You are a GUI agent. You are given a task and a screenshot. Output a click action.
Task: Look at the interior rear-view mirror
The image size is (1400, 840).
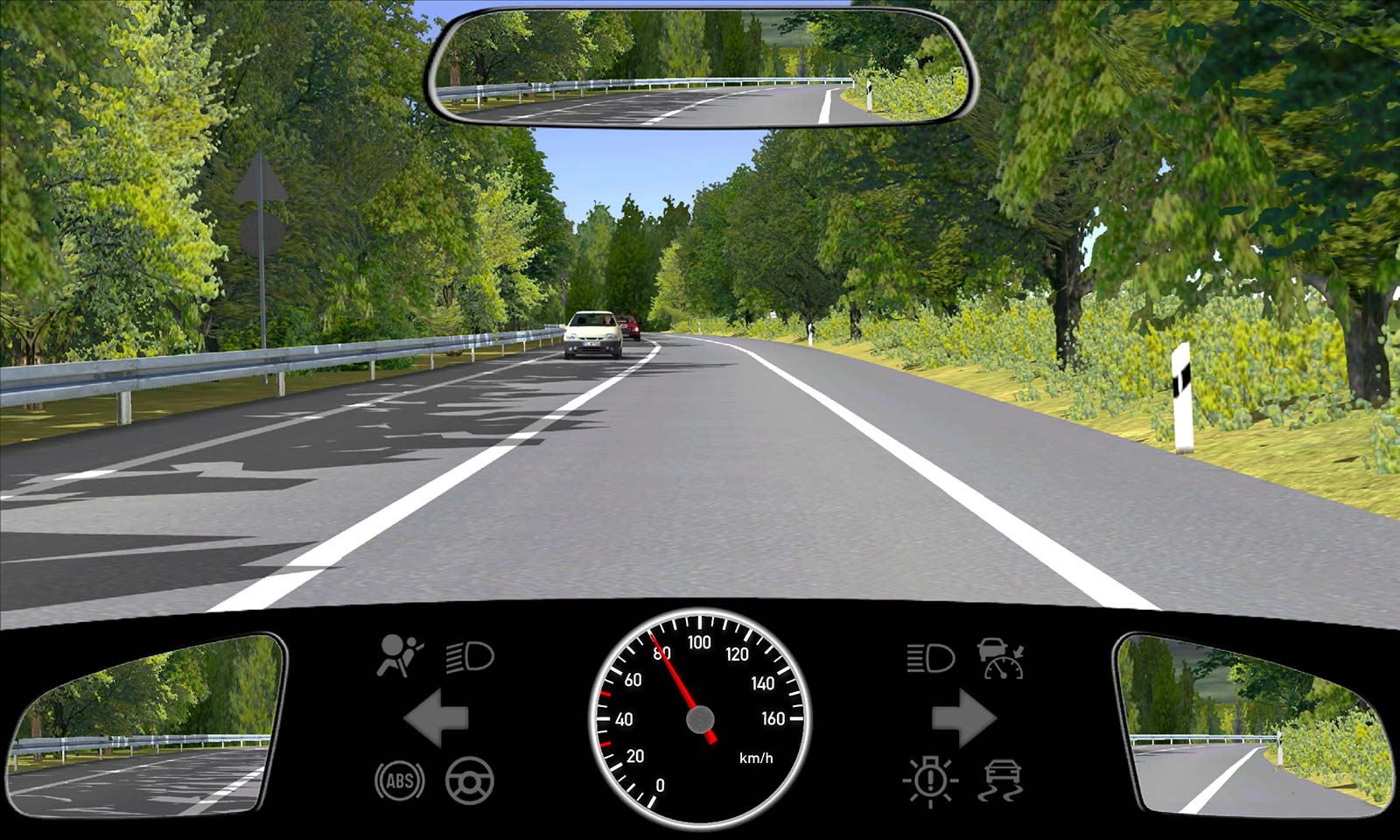click(700, 68)
